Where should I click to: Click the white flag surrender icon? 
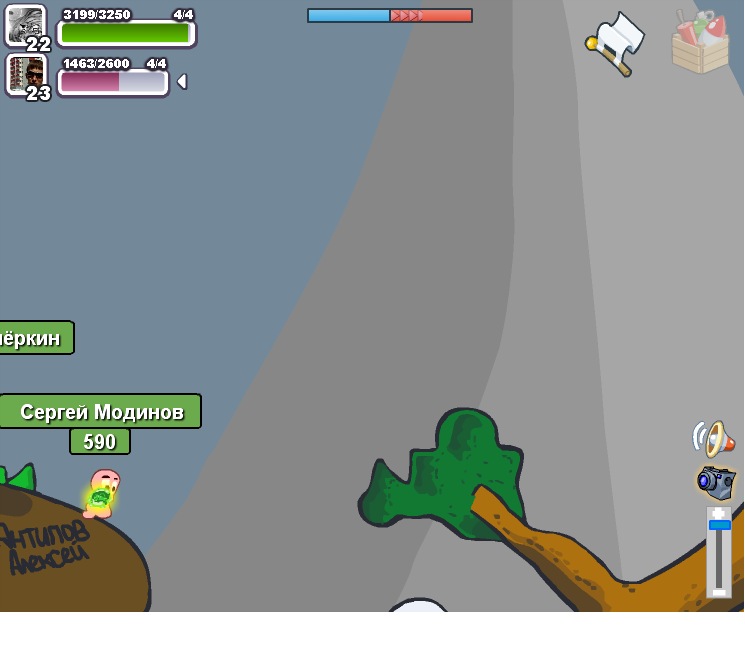616,44
